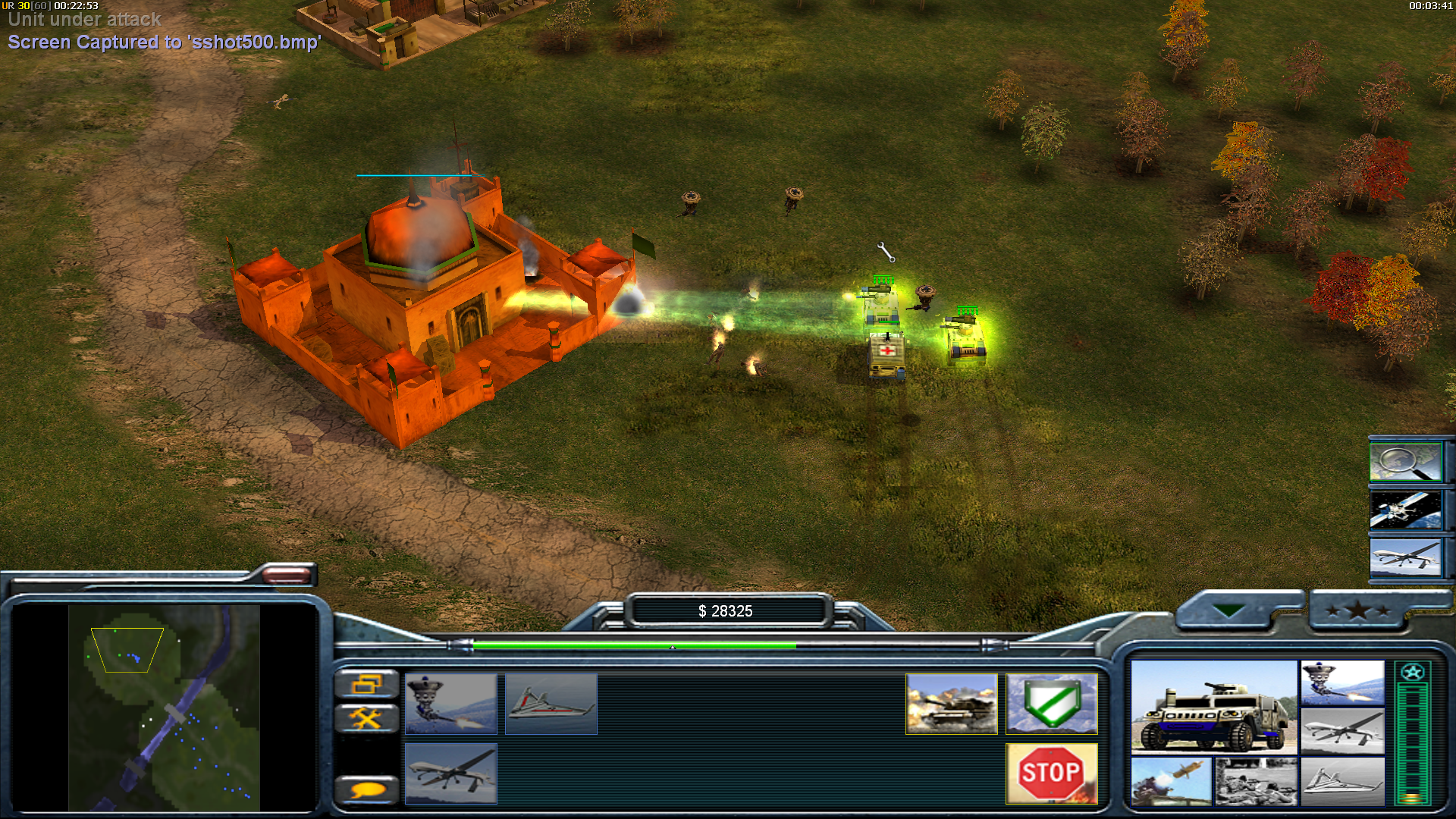Open the options menu with the crossed tools icon
The width and height of the screenshot is (1456, 819).
(366, 717)
